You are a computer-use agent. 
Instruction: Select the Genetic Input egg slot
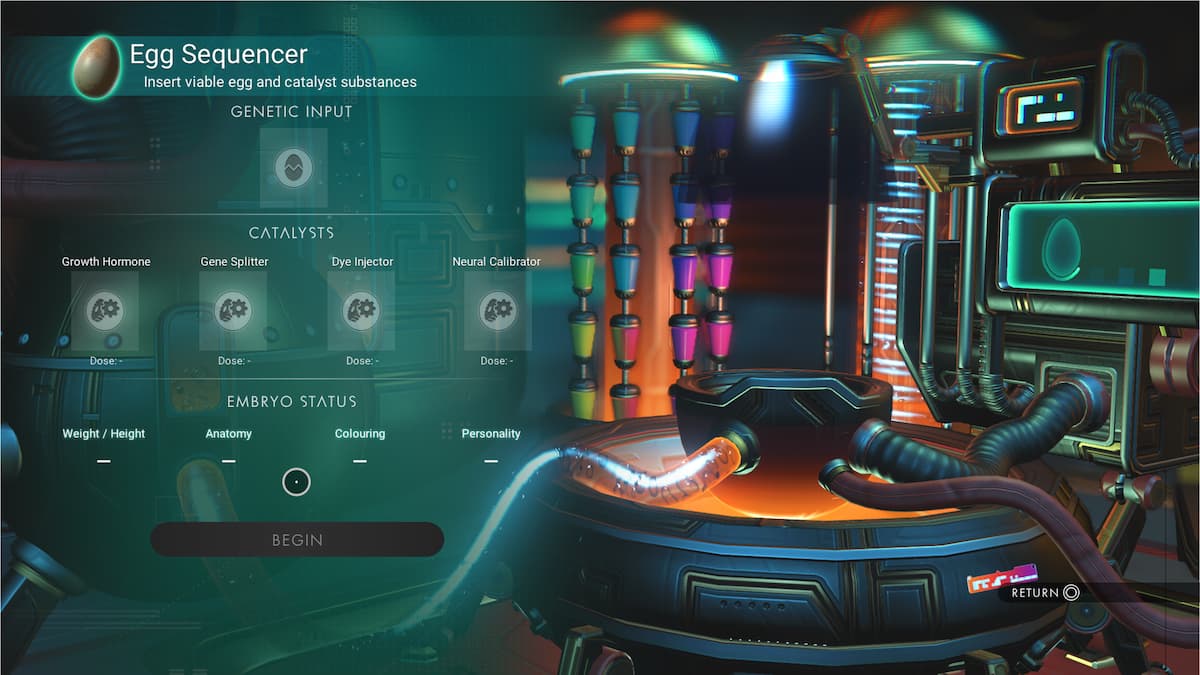293,167
